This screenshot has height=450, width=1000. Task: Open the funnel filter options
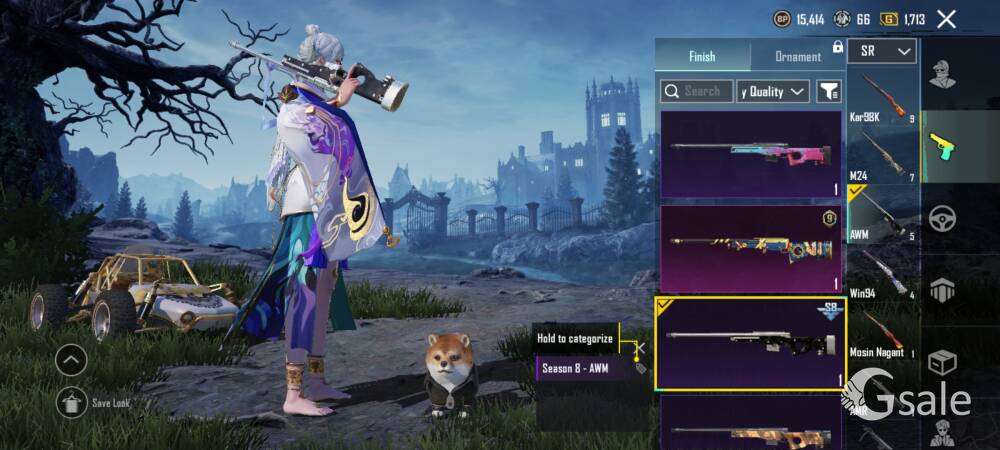[x=829, y=91]
